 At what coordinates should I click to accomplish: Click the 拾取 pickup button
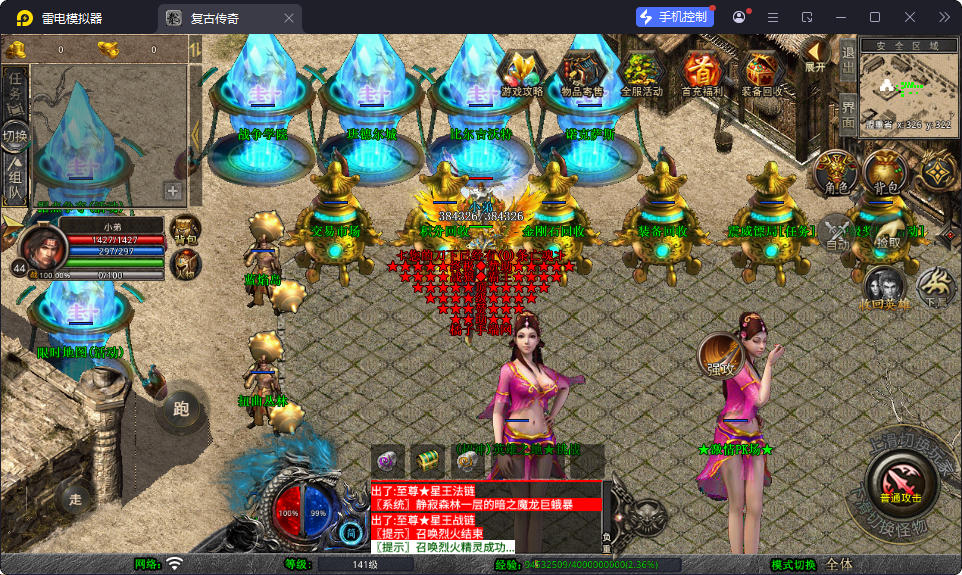tap(887, 233)
